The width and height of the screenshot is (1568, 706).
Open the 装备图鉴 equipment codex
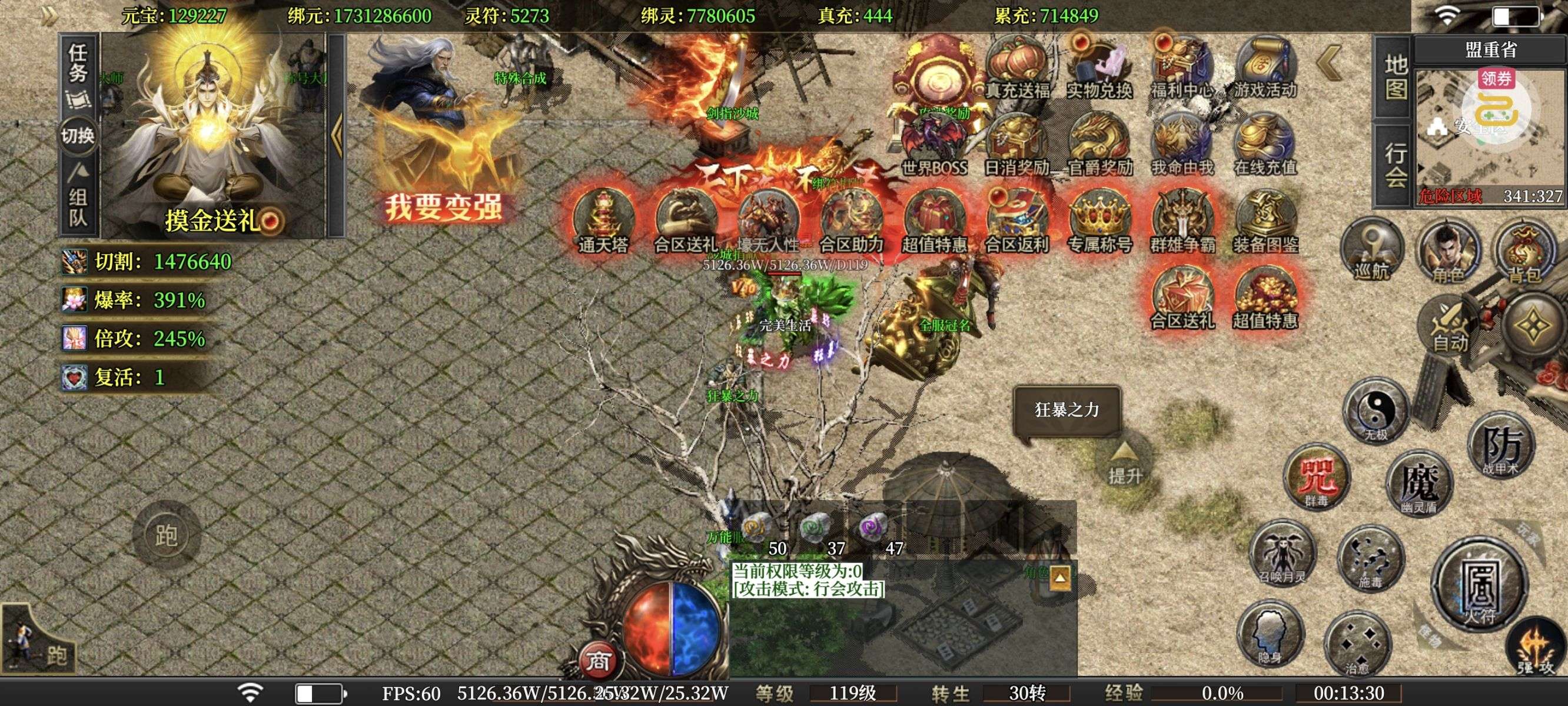tap(1265, 221)
